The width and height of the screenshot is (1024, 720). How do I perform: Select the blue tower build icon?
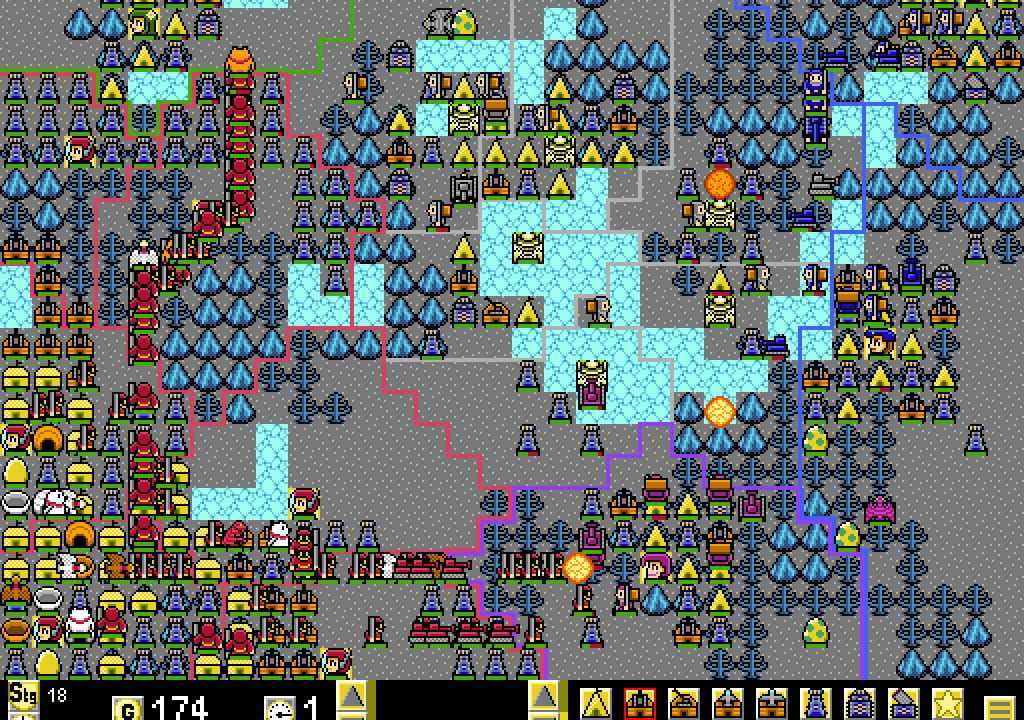click(x=816, y=702)
